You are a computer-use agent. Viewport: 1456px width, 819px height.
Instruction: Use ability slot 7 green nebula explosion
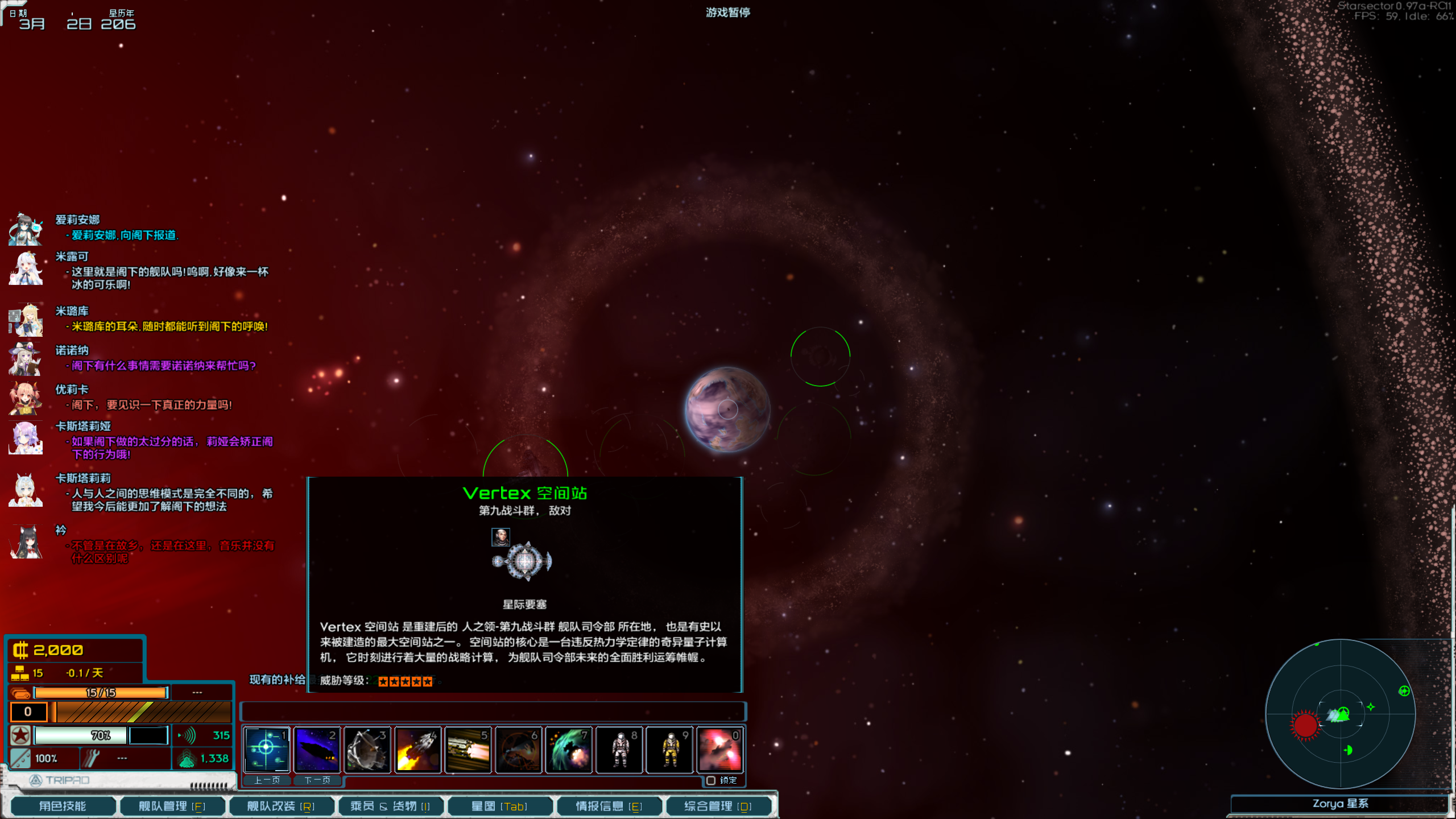click(569, 750)
